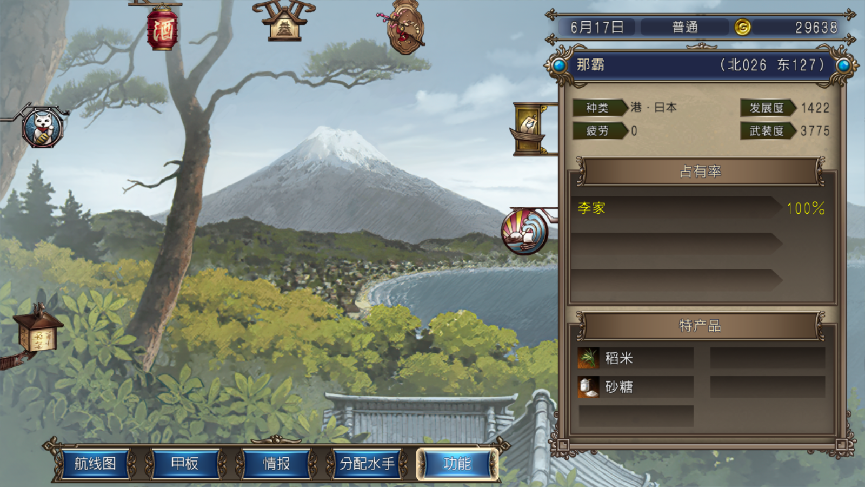Open the 功能 function menu

457,464
